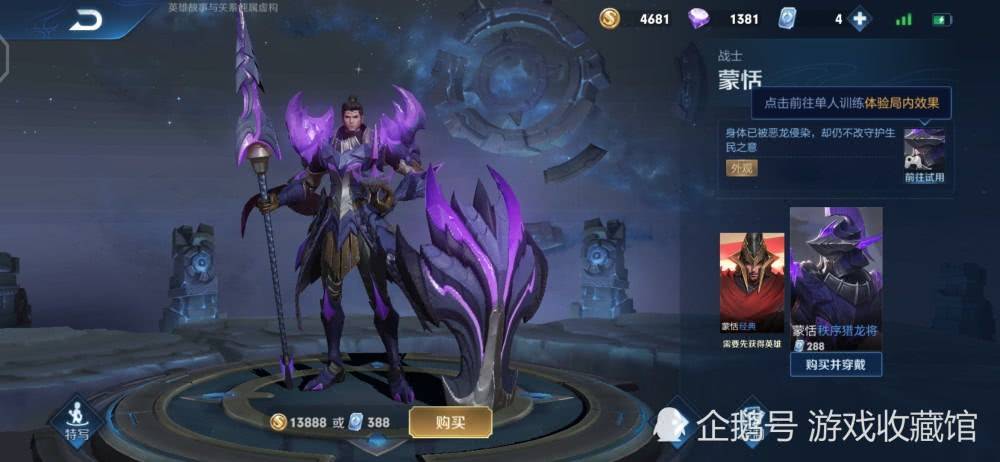Buy the hero with the 购买 button

point(450,422)
